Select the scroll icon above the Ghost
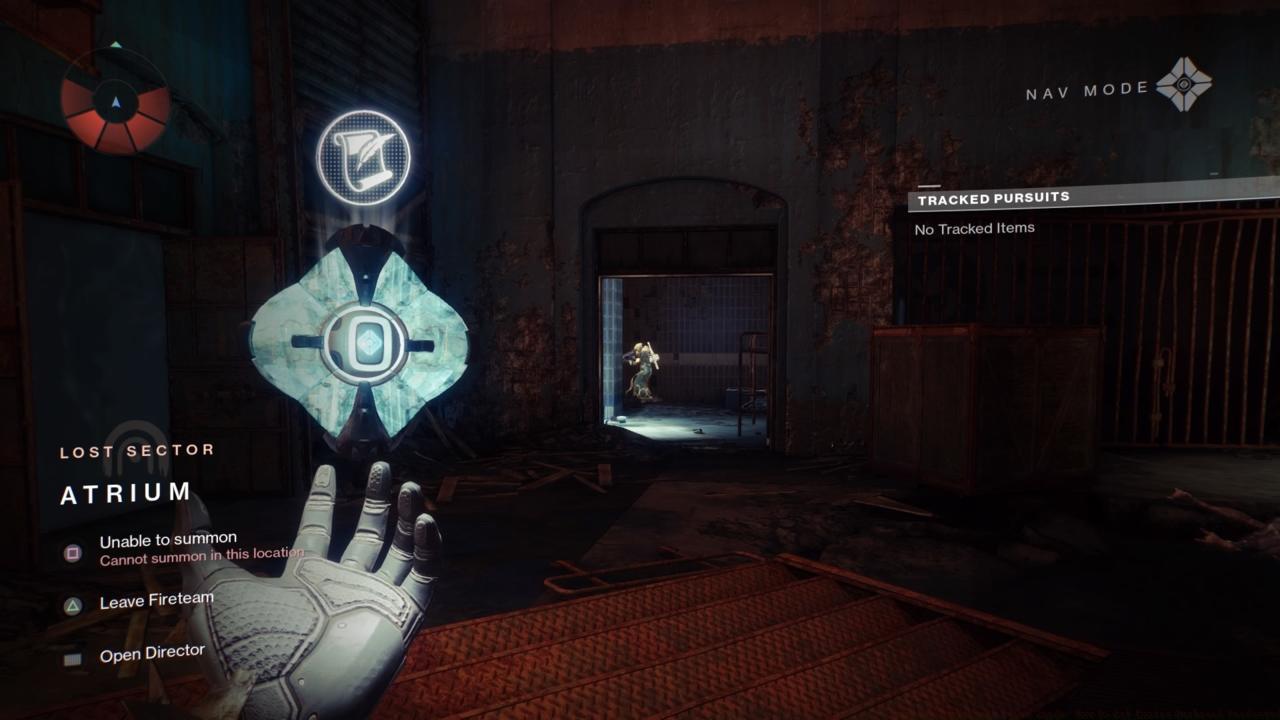The height and width of the screenshot is (720, 1280). pyautogui.click(x=363, y=157)
